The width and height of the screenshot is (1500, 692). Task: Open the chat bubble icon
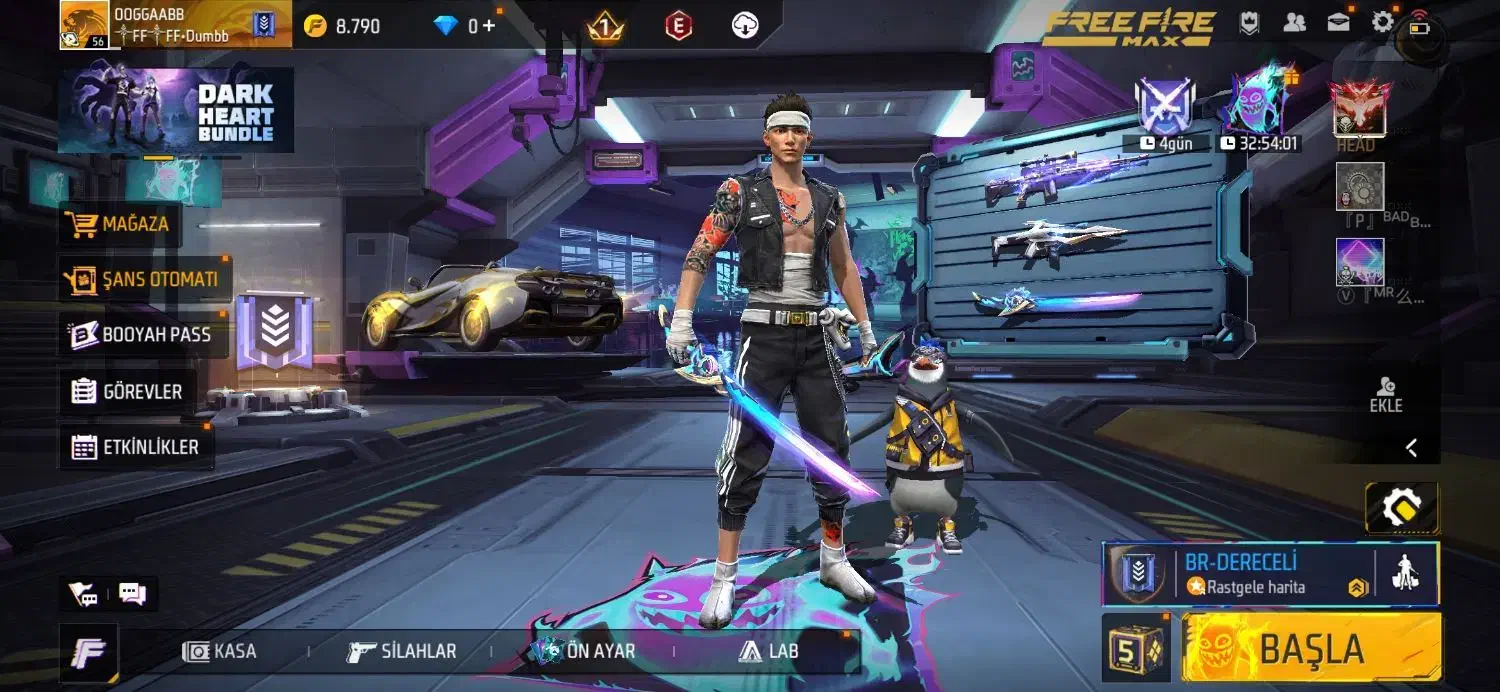[x=132, y=594]
